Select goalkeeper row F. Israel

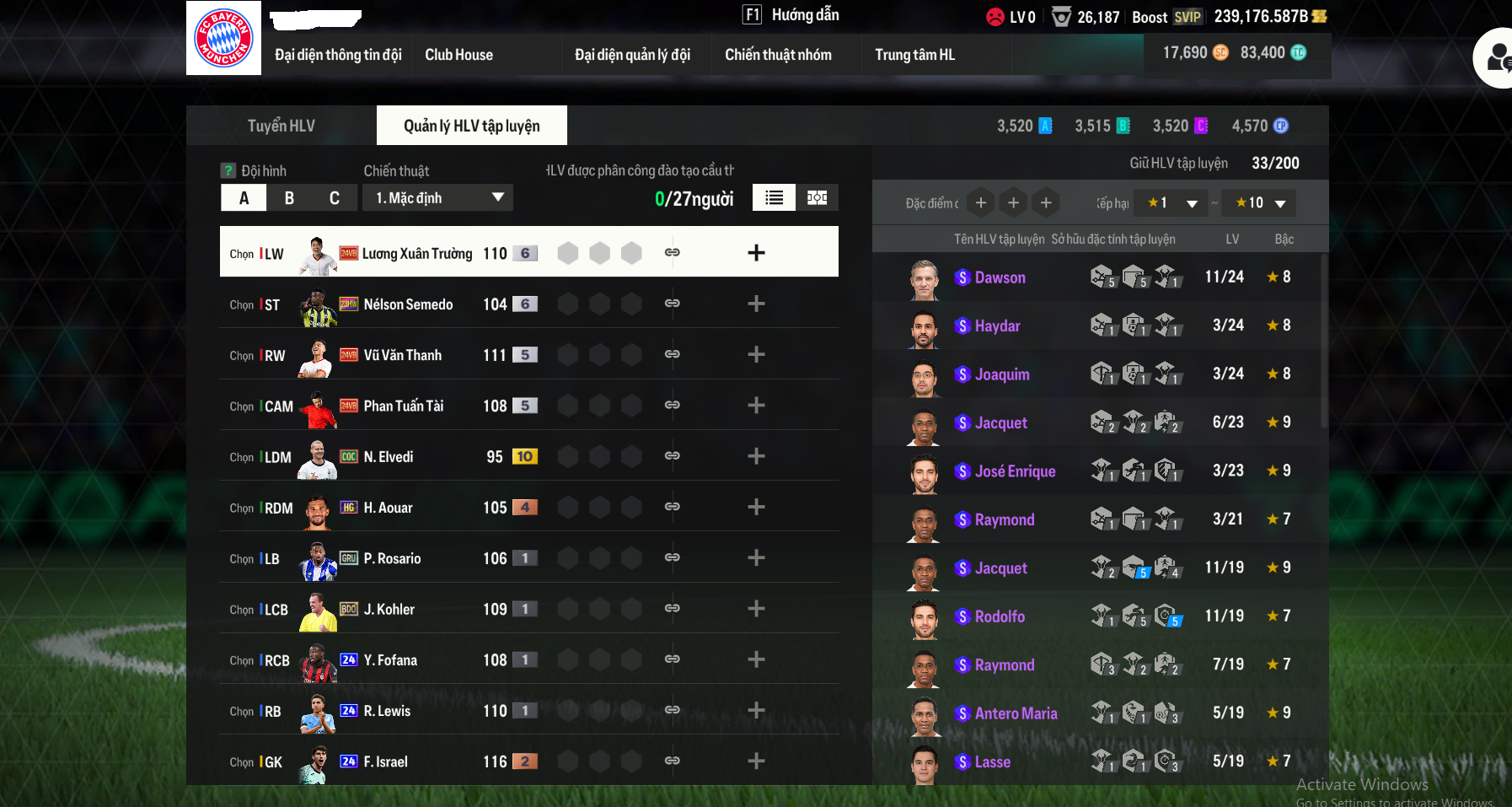click(x=385, y=761)
